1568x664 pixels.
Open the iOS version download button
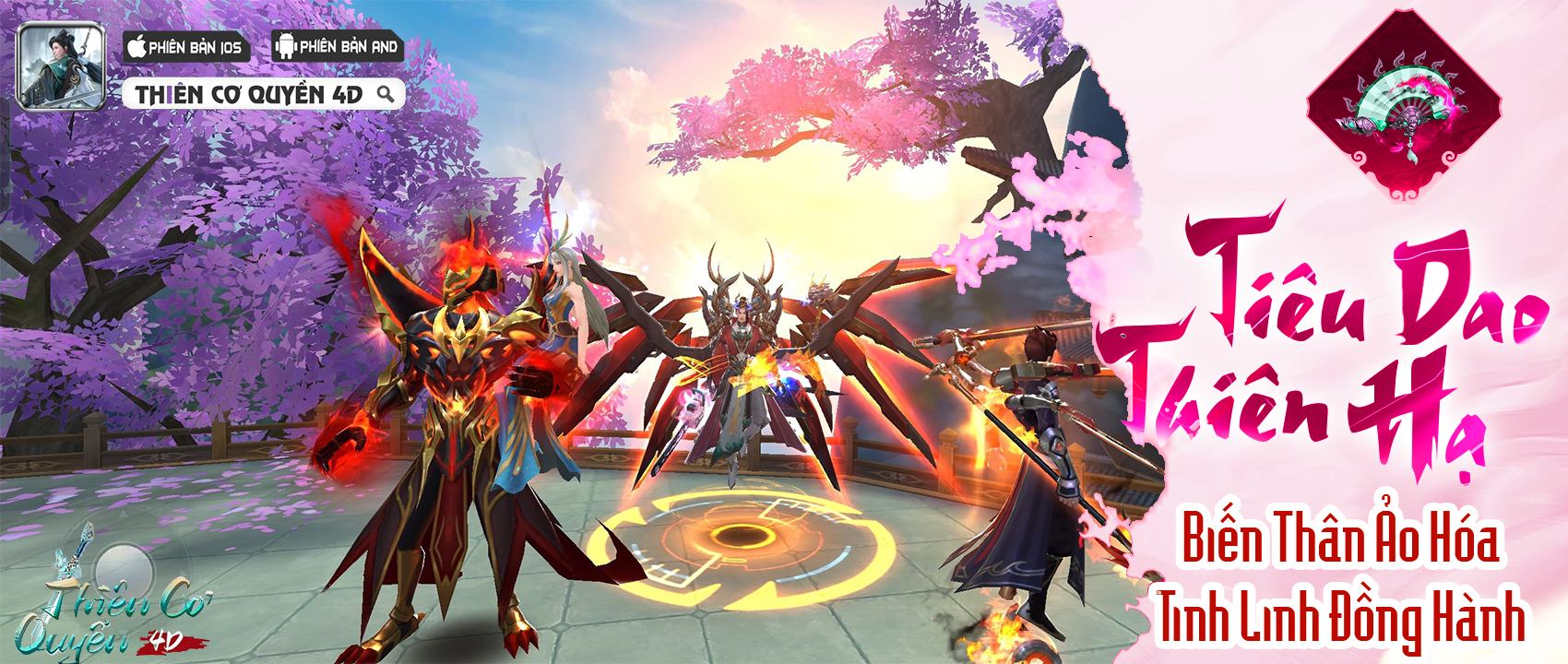186,47
